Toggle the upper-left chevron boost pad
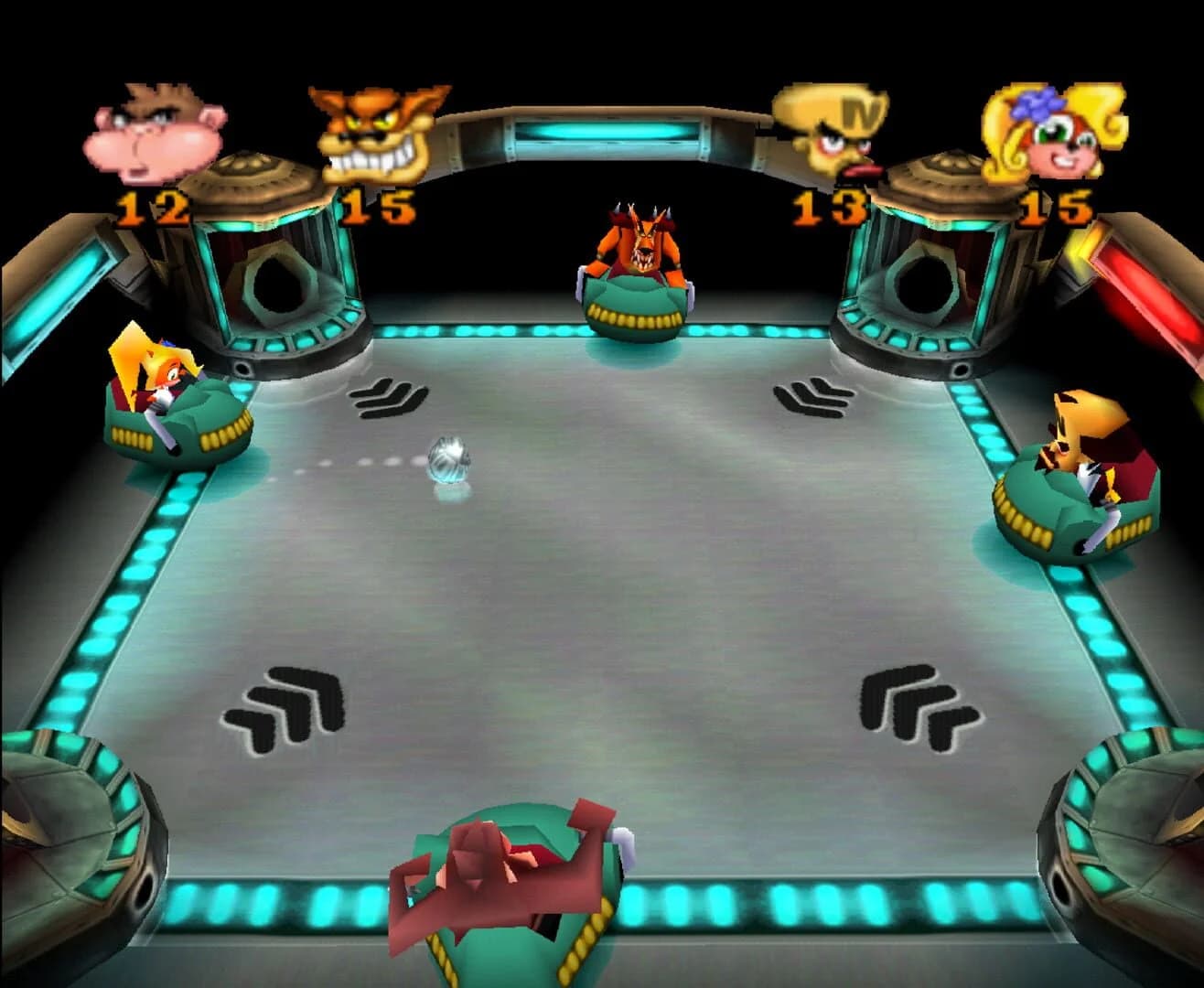Viewport: 1204px width, 988px height. pyautogui.click(x=389, y=398)
